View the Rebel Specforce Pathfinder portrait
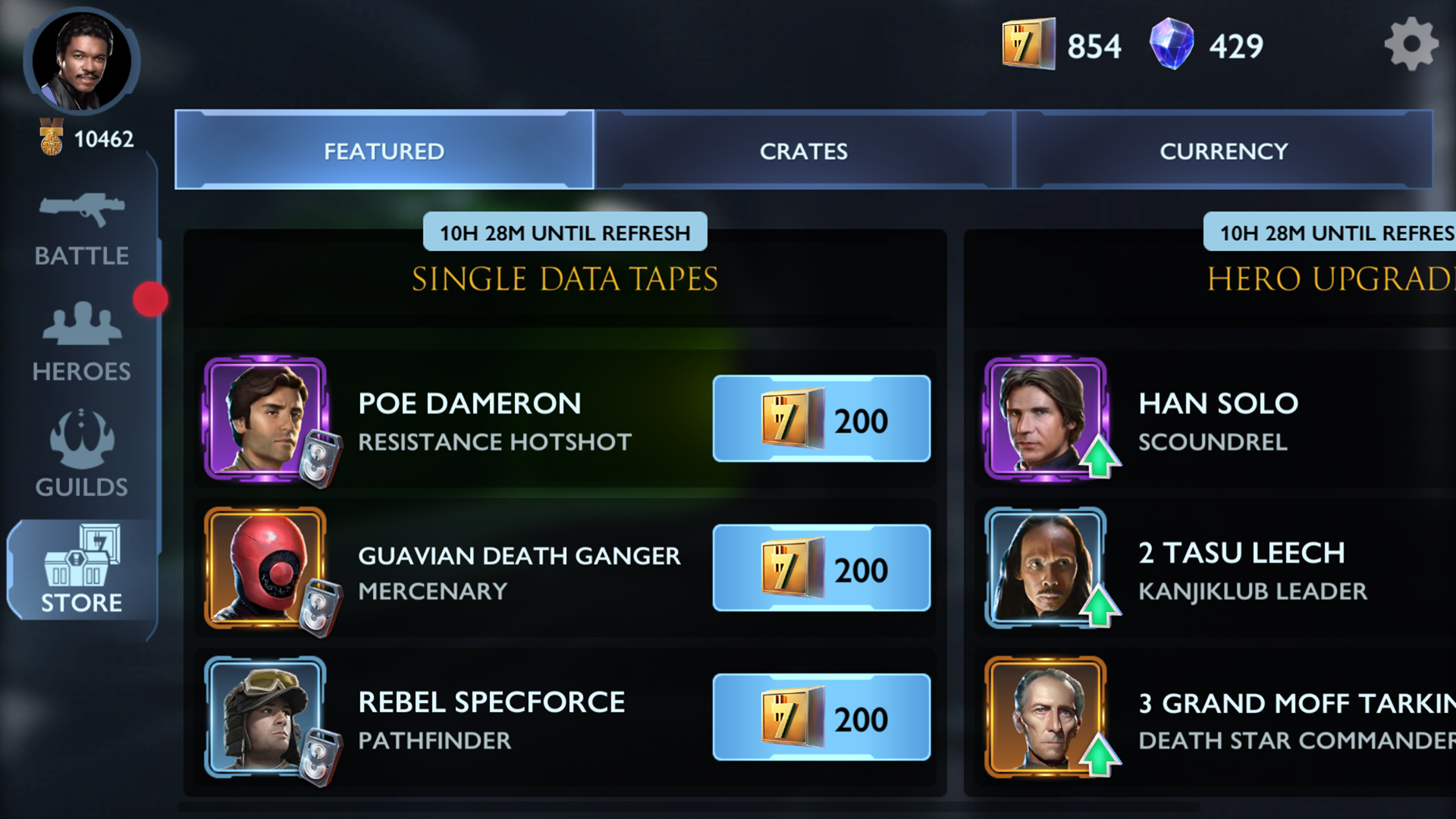 (265, 717)
